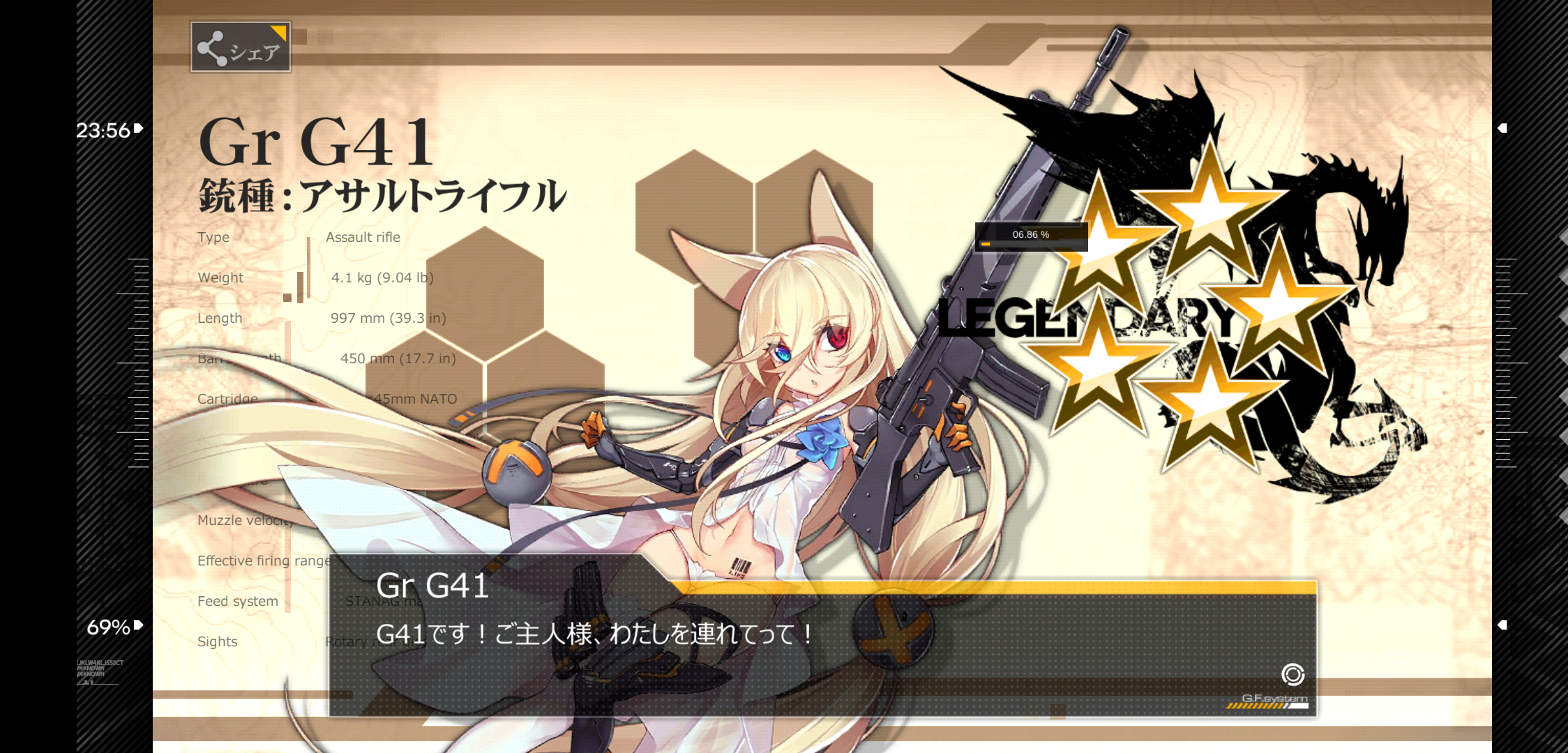
Task: Expand the Feed system specification row
Action: [x=237, y=600]
